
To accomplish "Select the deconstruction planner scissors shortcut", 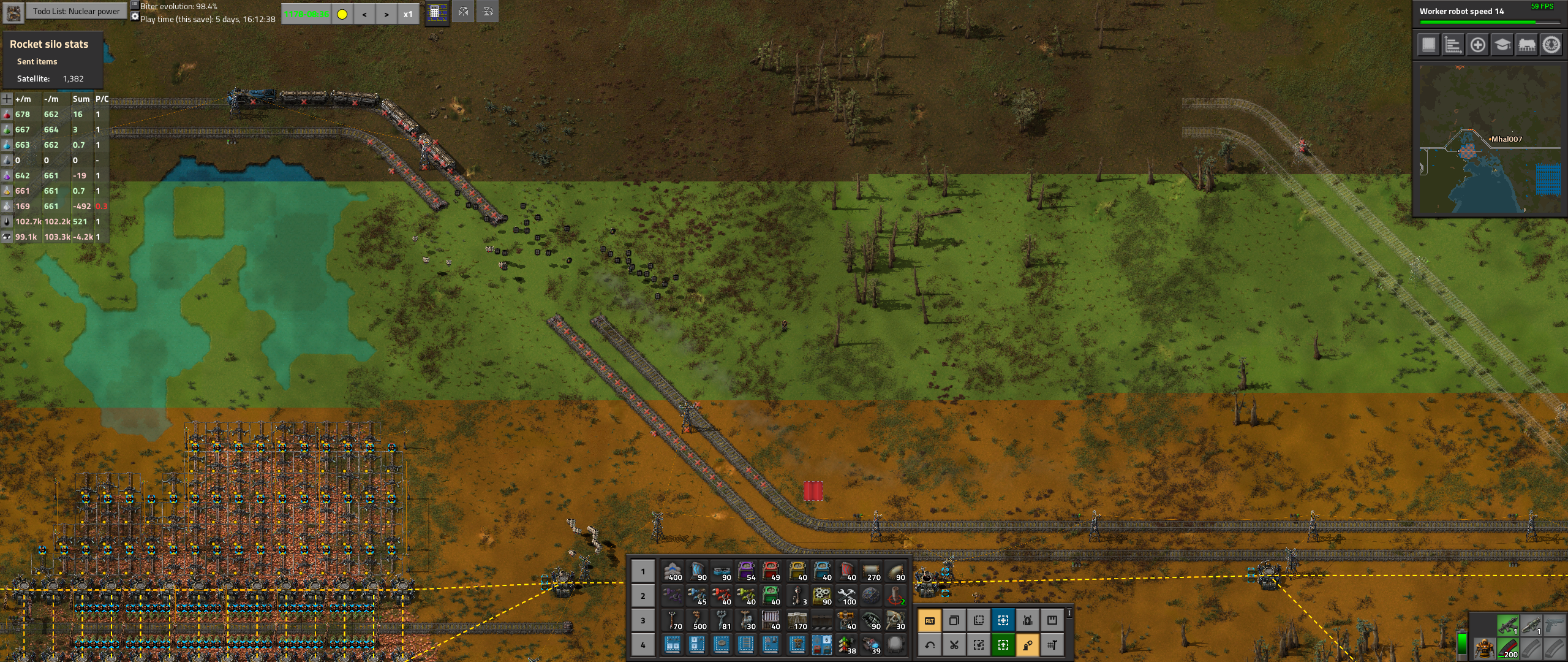I will coord(954,644).
